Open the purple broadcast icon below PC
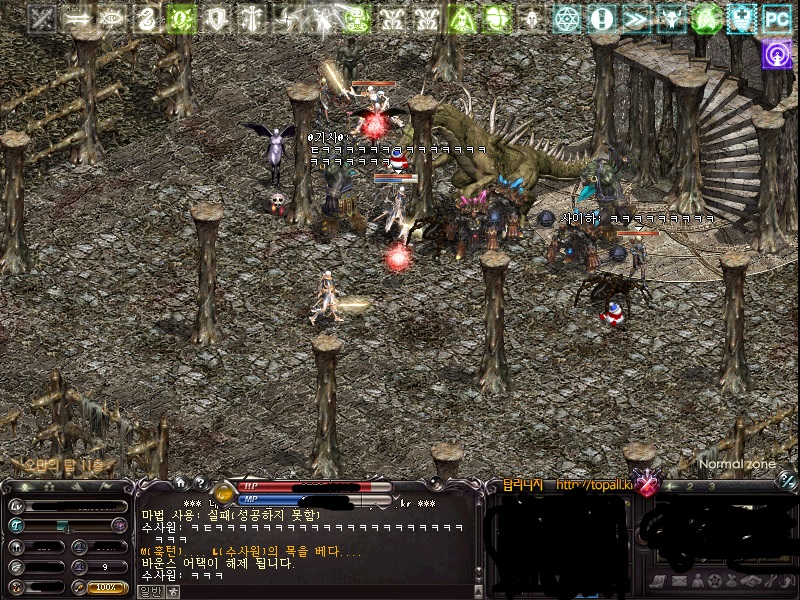Screen dimensions: 800x600 (776, 54)
